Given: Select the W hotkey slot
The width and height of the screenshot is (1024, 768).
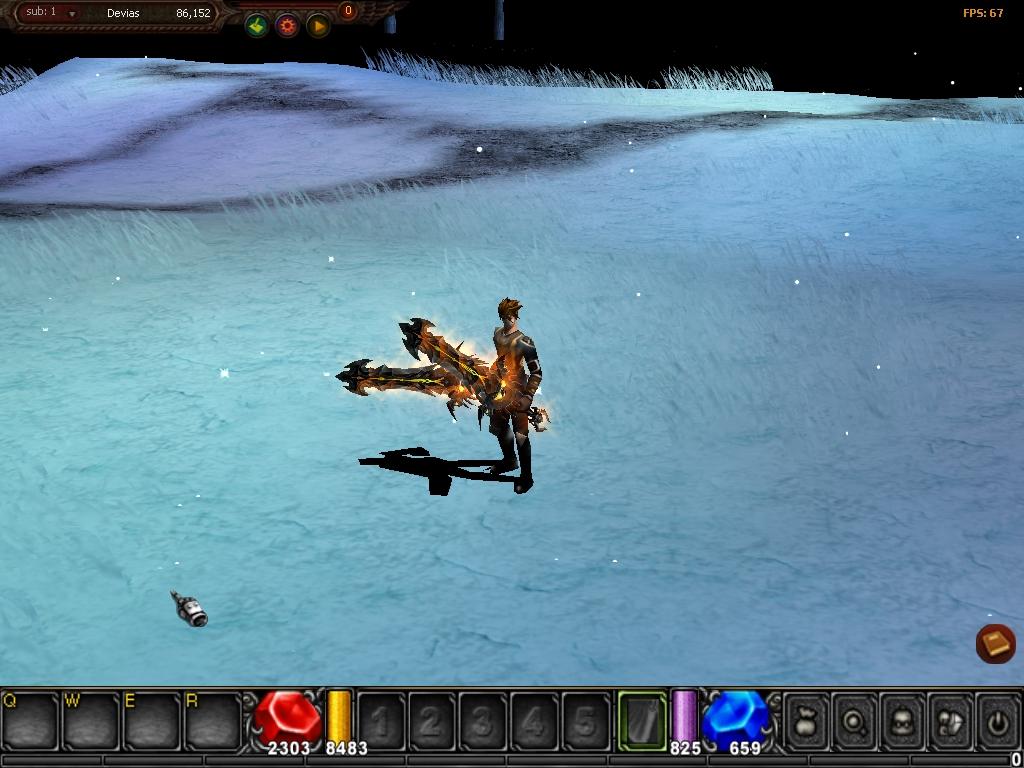Looking at the screenshot, I should [91, 720].
